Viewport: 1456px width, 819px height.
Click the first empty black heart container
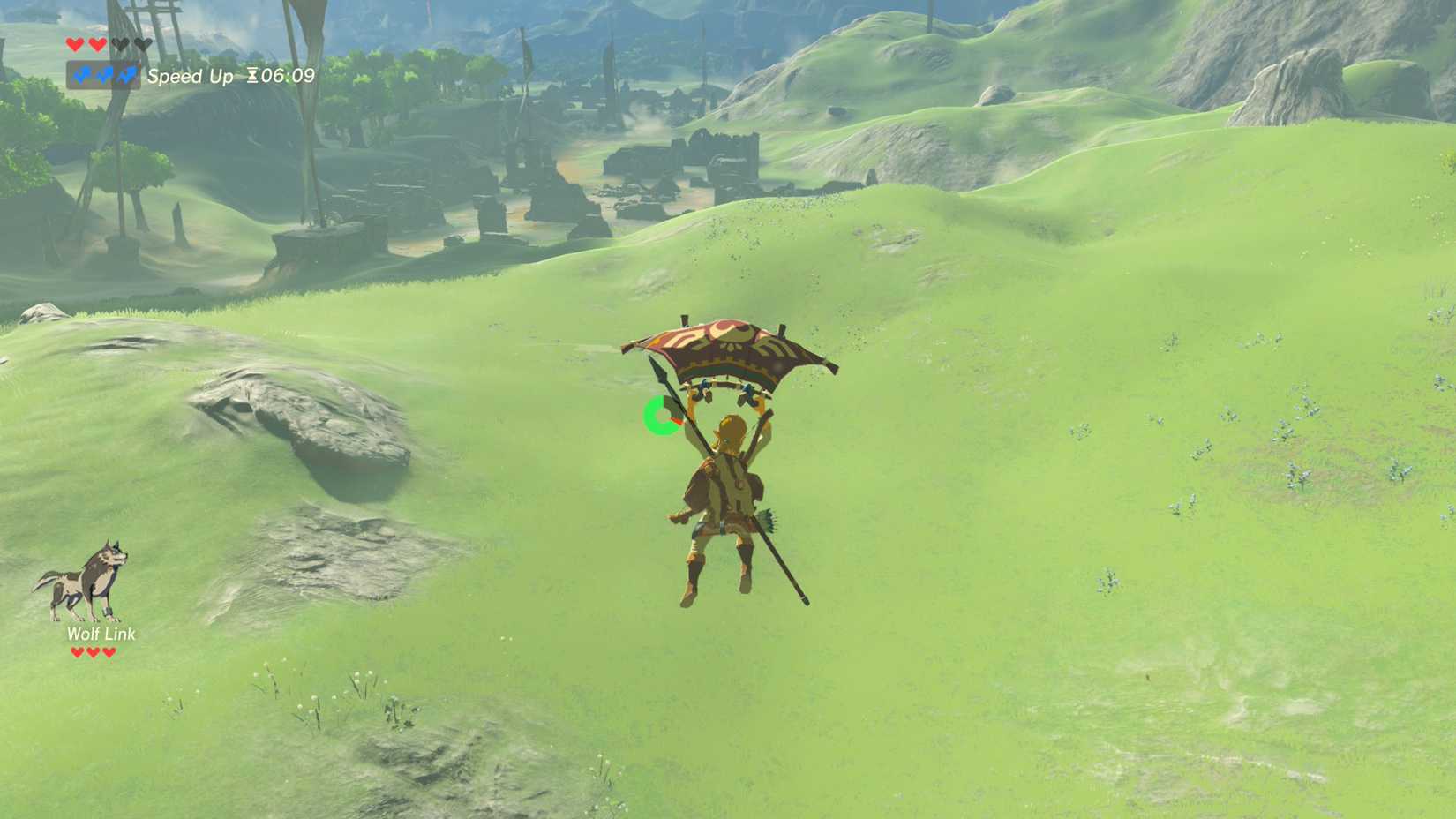coord(121,45)
